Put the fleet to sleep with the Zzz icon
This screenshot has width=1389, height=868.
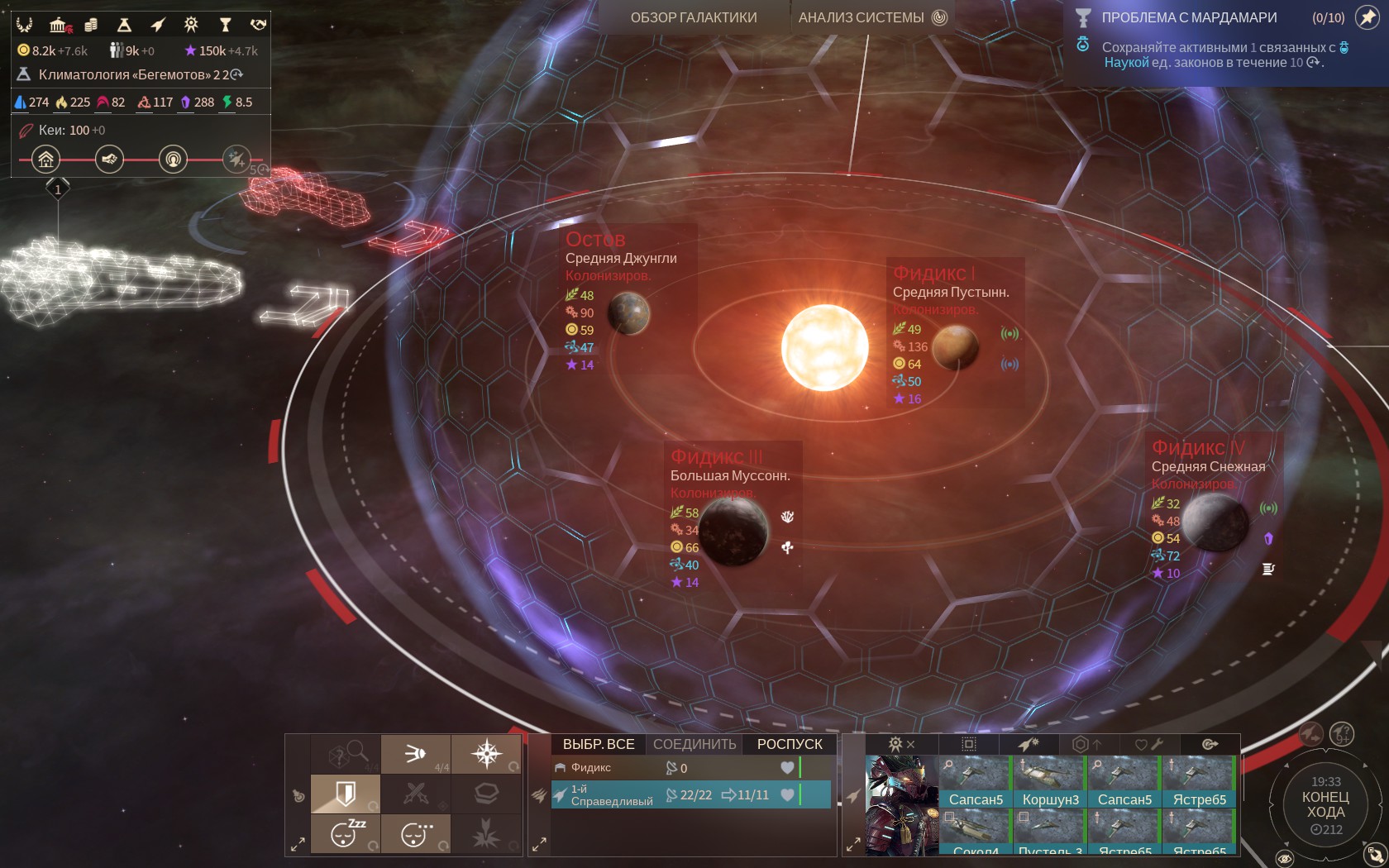point(346,834)
